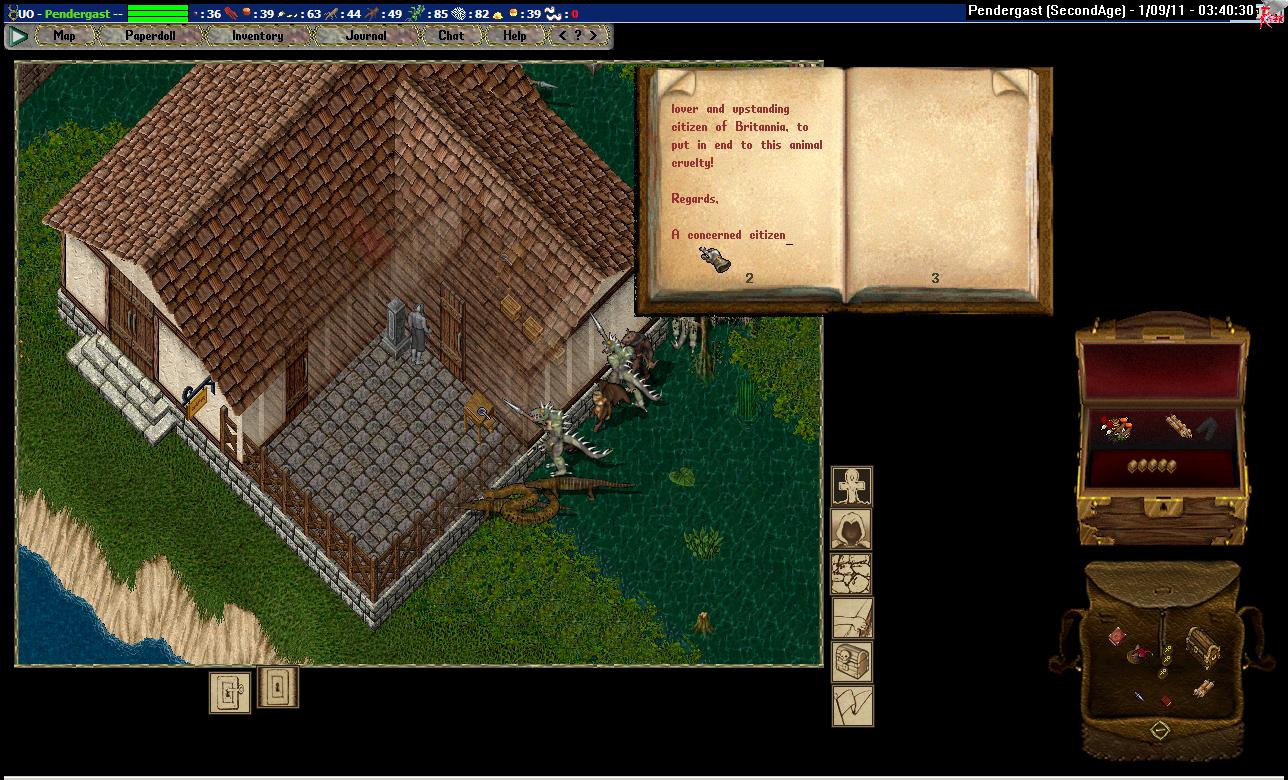
Task: Open the Help menu
Action: click(x=514, y=36)
